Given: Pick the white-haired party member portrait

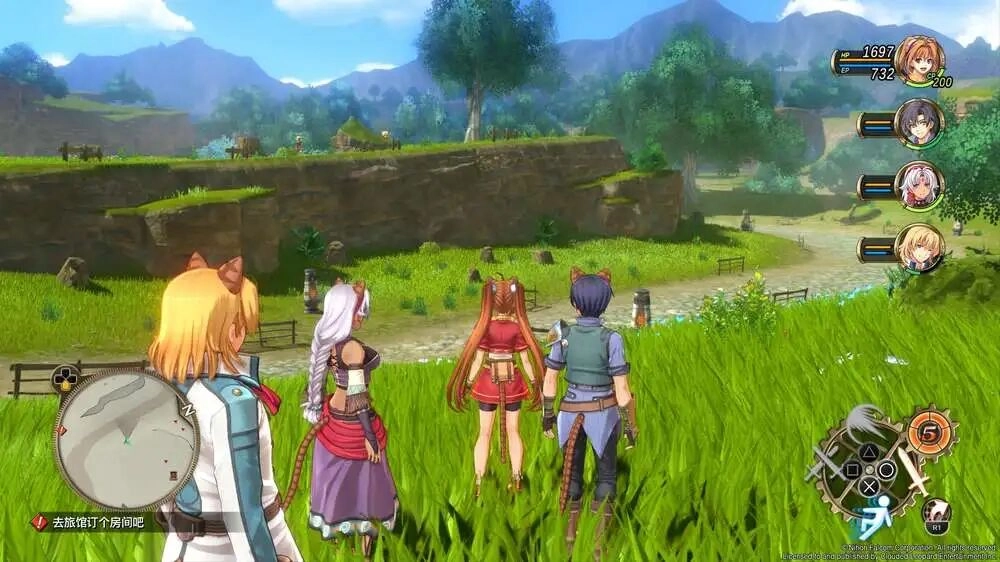Looking at the screenshot, I should (x=918, y=185).
